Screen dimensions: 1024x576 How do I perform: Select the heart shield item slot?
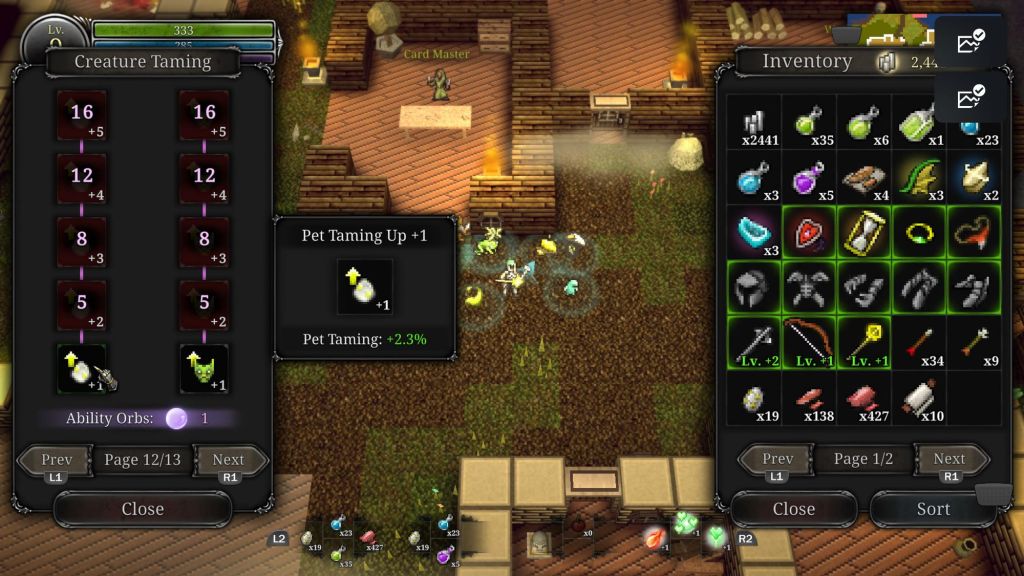point(809,232)
